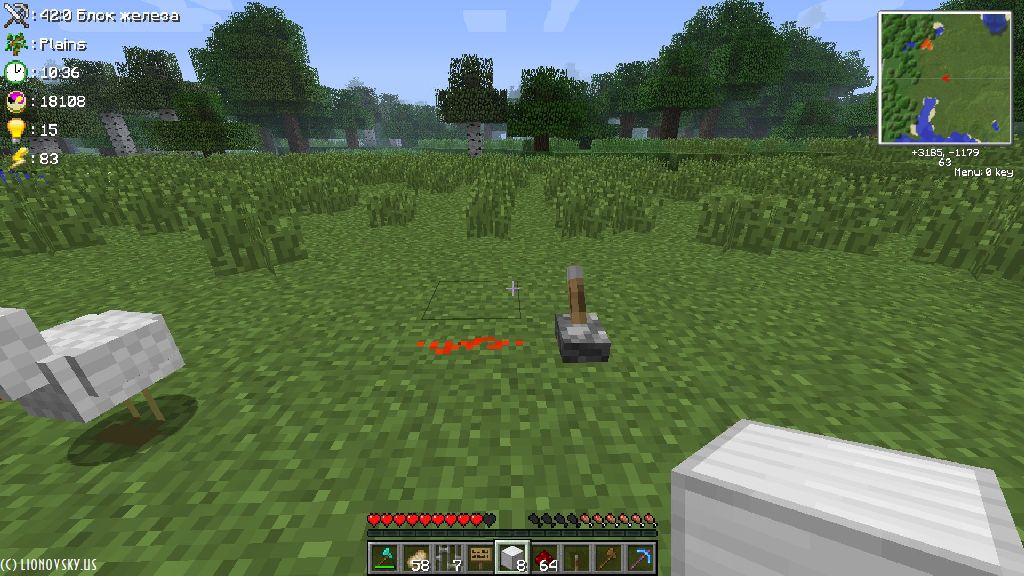1024x576 pixels.
Task: Select the redstone stack of 64
Action: 544,557
